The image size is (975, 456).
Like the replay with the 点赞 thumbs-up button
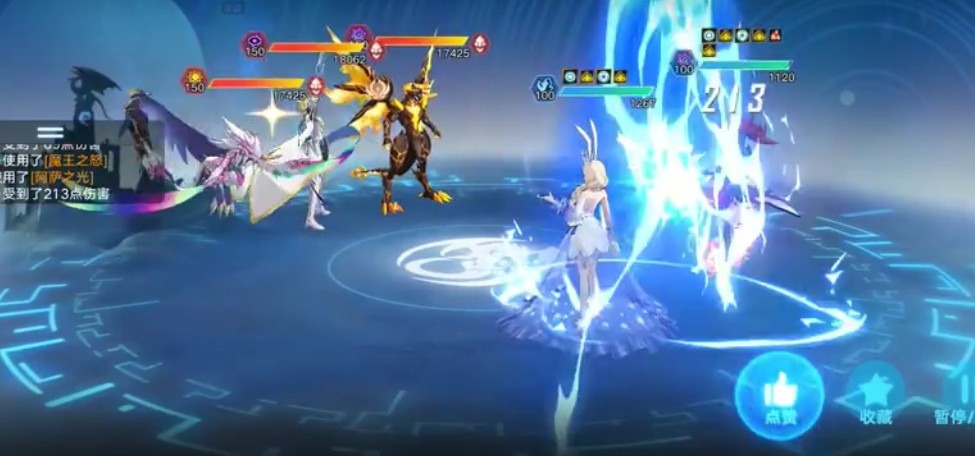pos(779,395)
